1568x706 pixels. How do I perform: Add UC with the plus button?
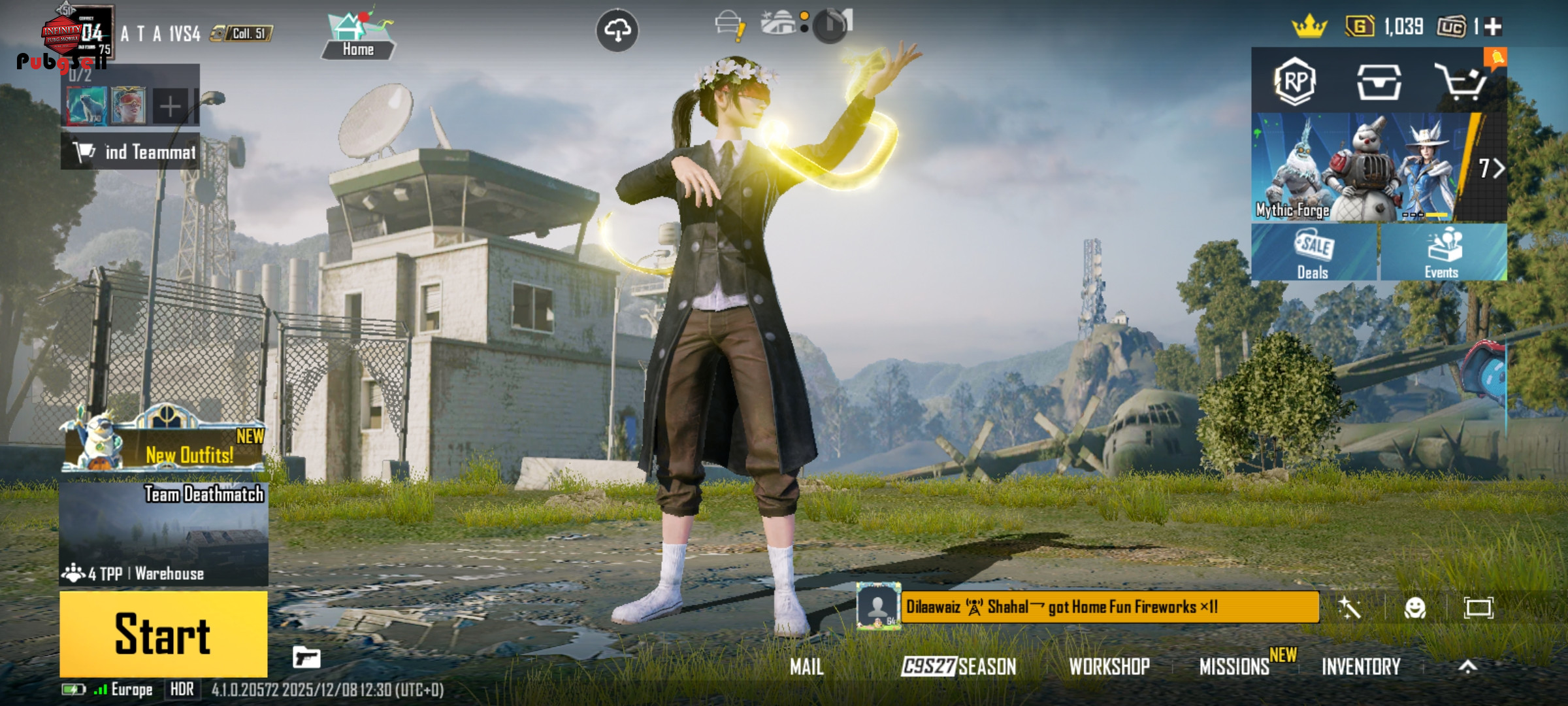coord(1493,27)
